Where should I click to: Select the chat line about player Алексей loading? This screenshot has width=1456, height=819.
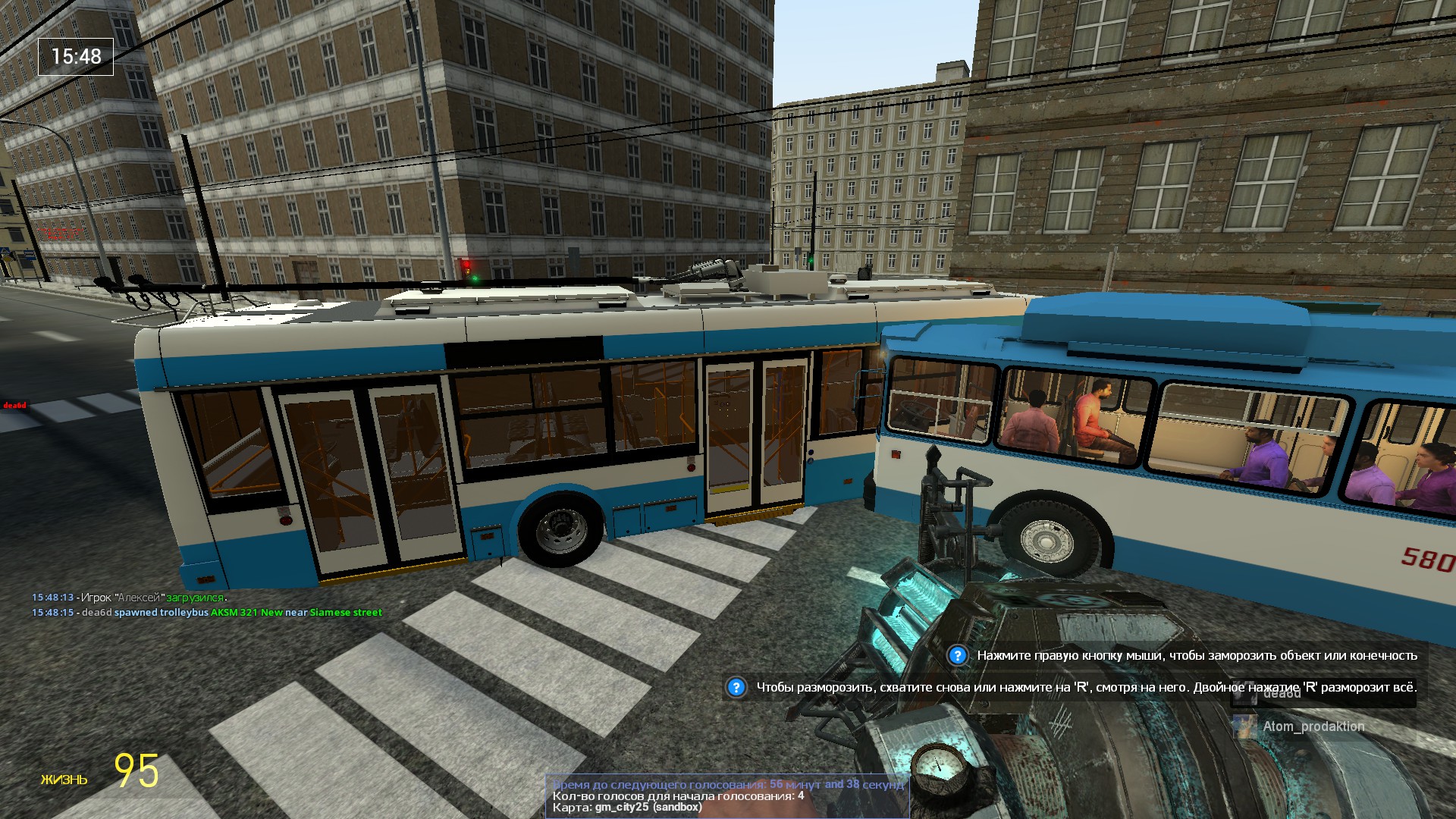coord(129,598)
